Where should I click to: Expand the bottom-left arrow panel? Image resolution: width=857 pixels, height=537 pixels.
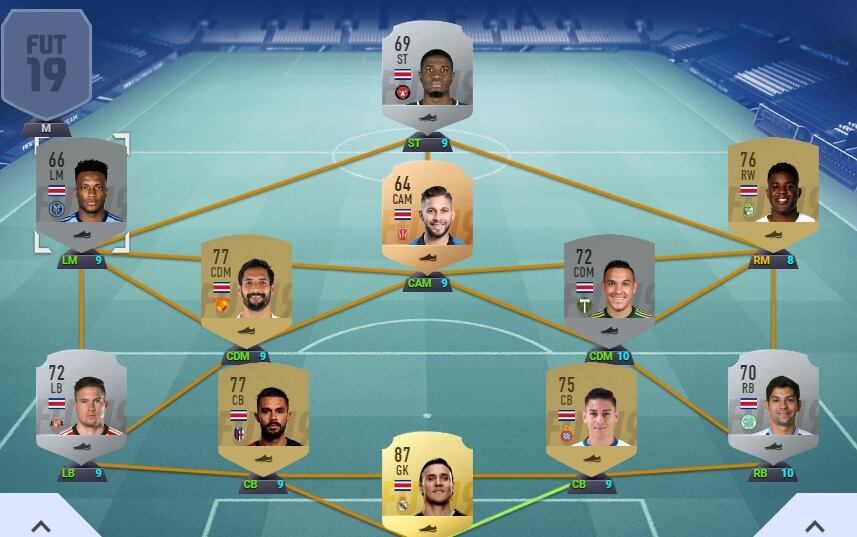41,524
